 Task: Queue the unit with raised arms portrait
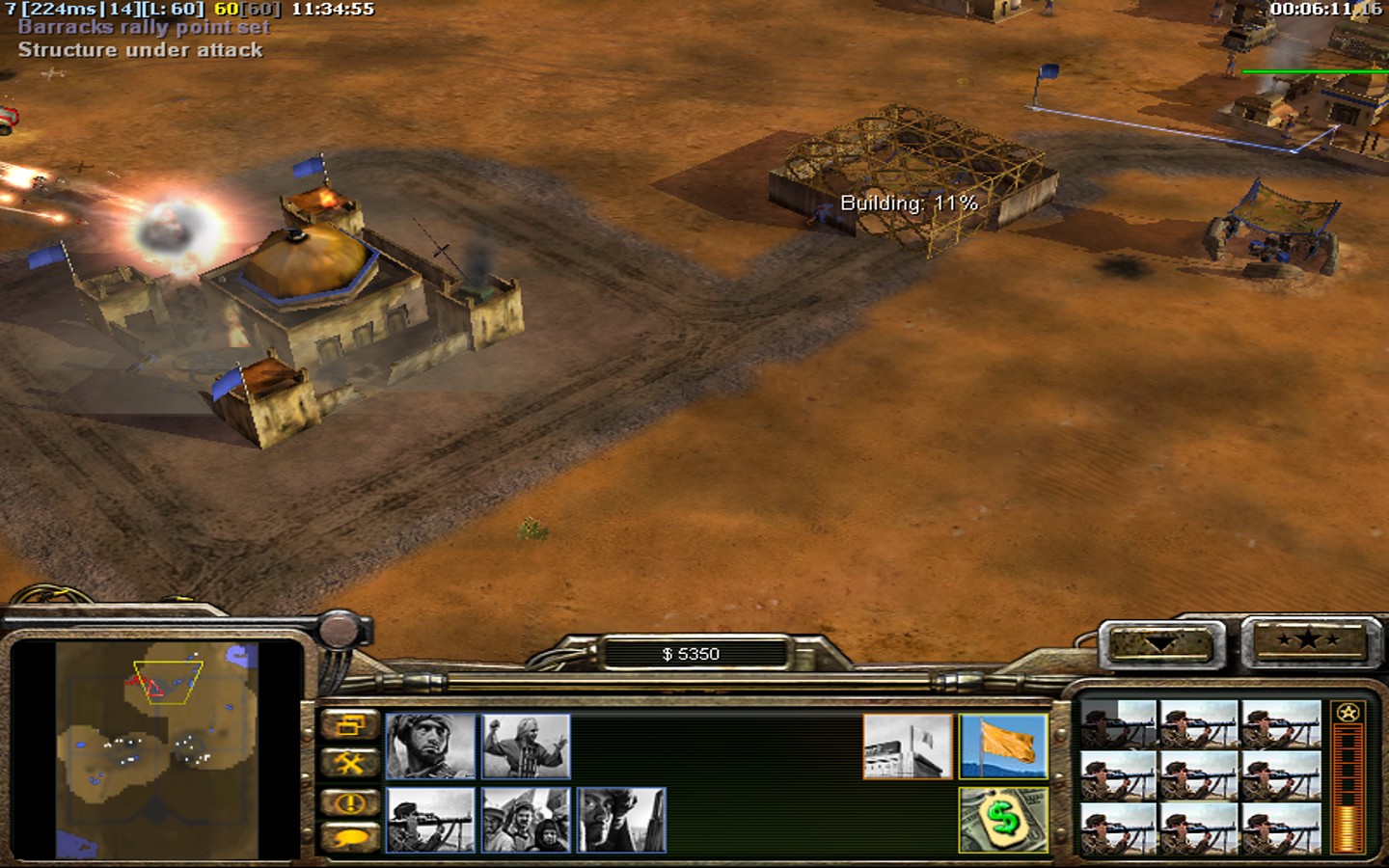point(526,746)
